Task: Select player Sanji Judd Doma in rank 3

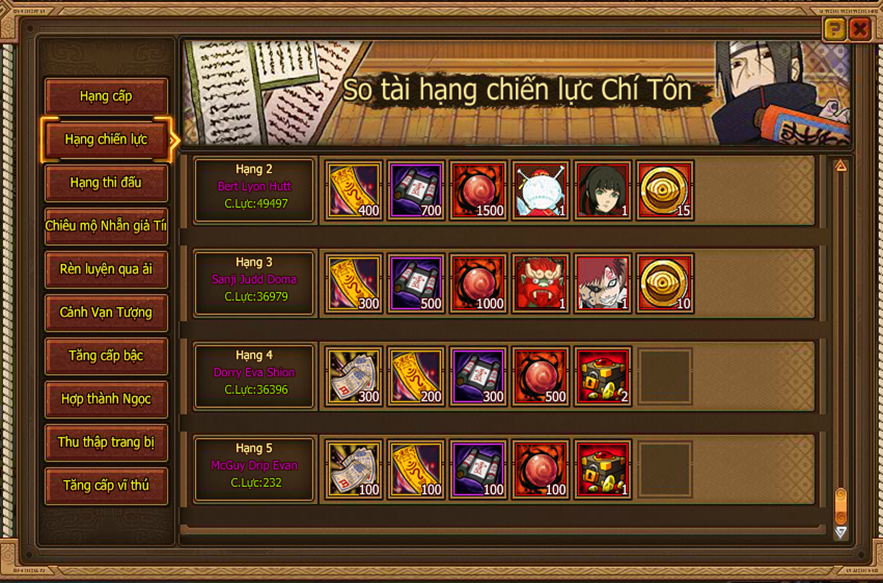Action: (x=255, y=280)
